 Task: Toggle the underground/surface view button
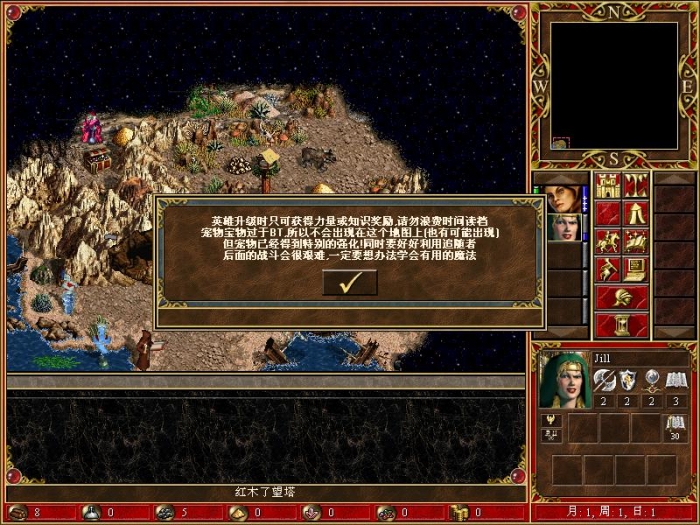click(636, 186)
